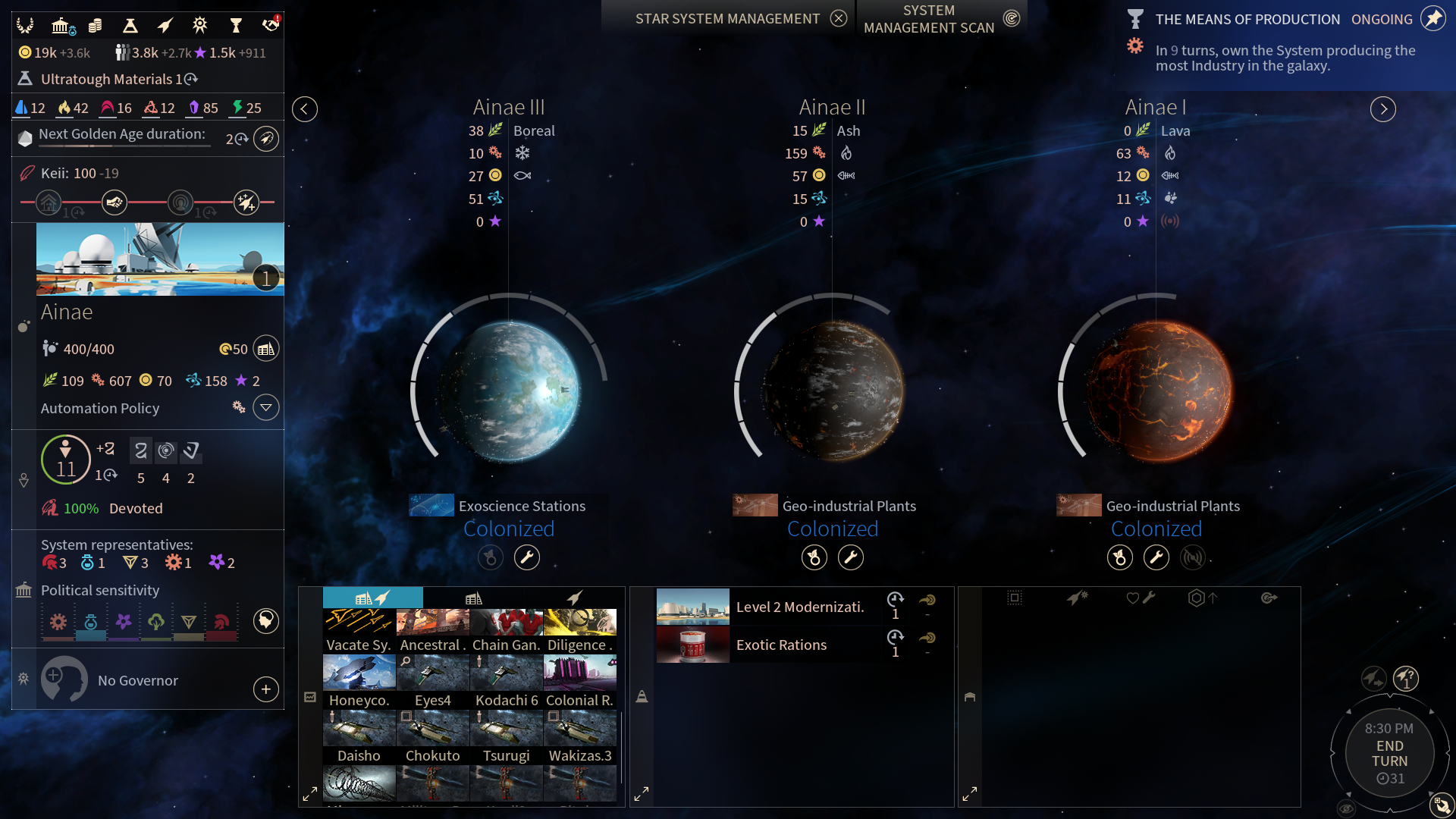
Task: Open the Ainae system portrait
Action: click(160, 259)
